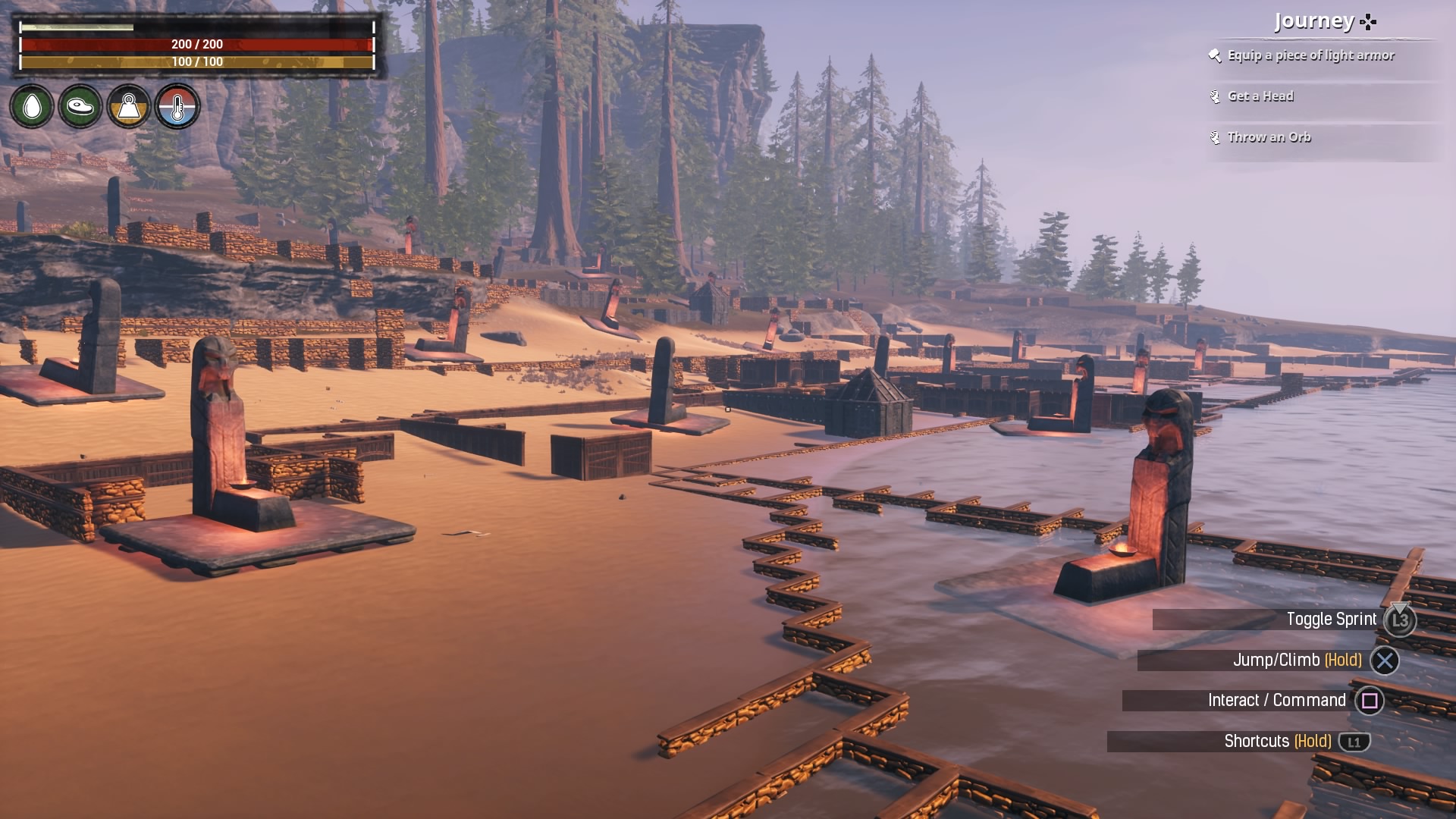Select the encumbrance weight status icon
The image size is (1456, 819).
129,106
